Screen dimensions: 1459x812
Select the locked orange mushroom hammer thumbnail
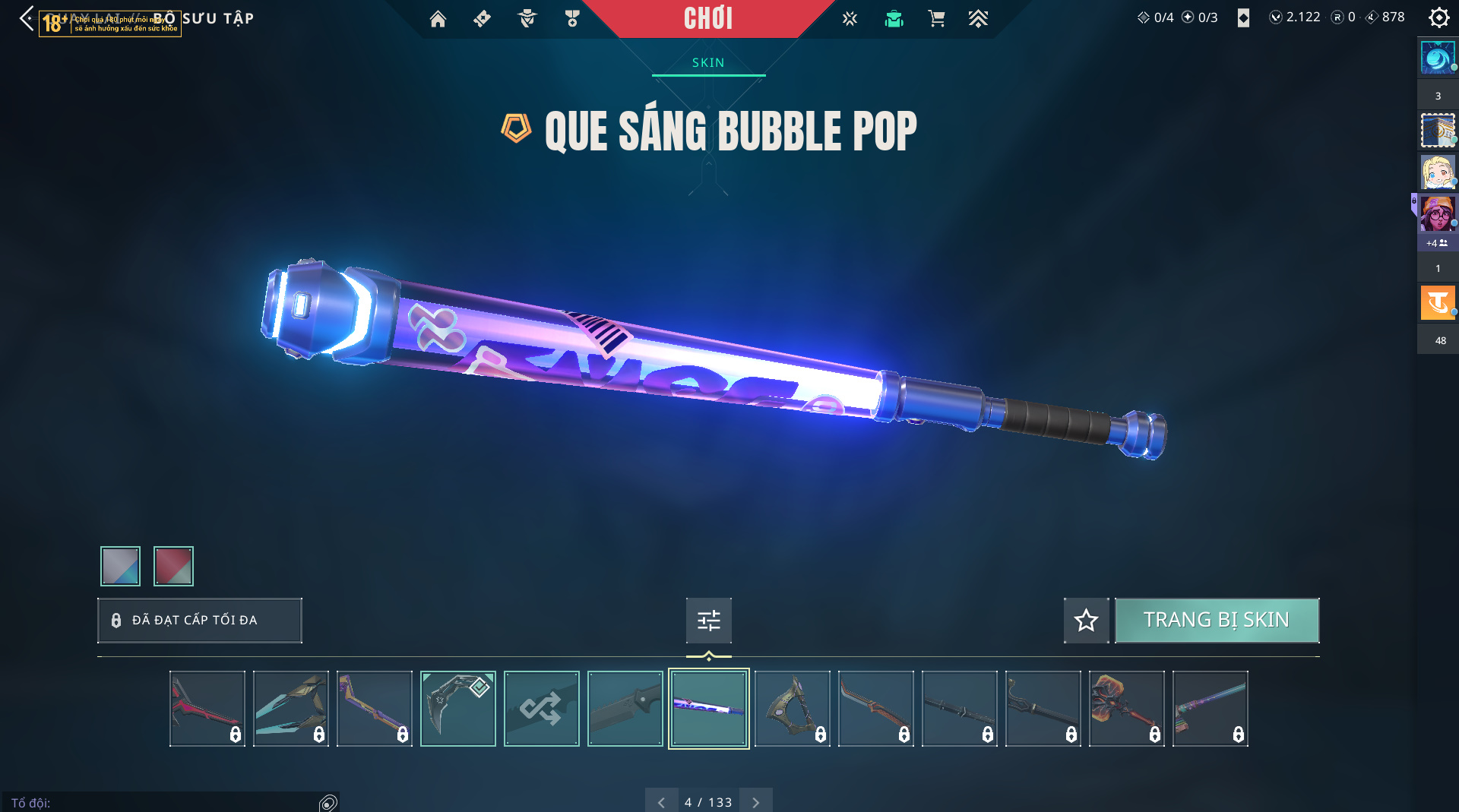pos(1126,709)
